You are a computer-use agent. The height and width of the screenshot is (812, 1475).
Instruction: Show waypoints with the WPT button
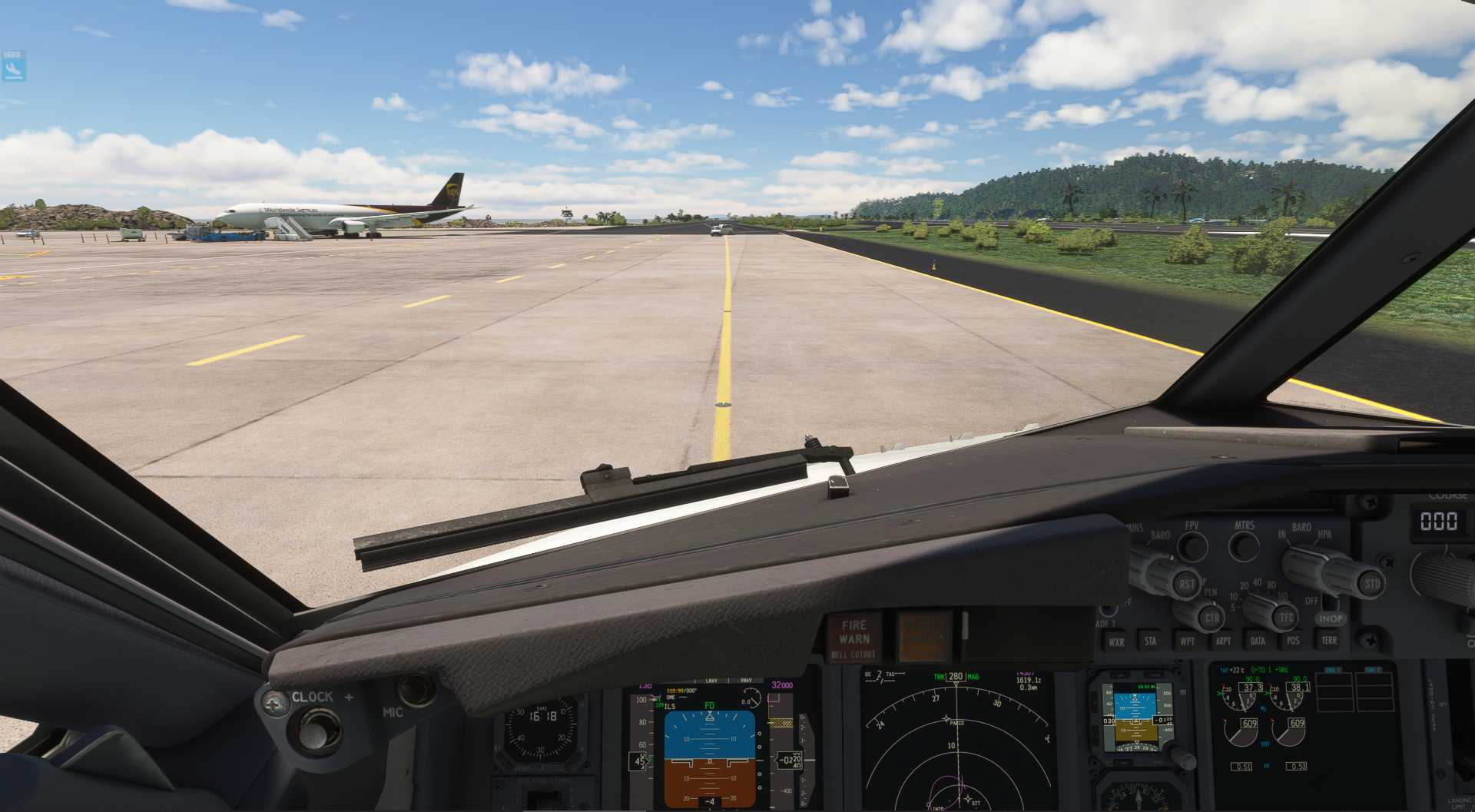(1187, 641)
